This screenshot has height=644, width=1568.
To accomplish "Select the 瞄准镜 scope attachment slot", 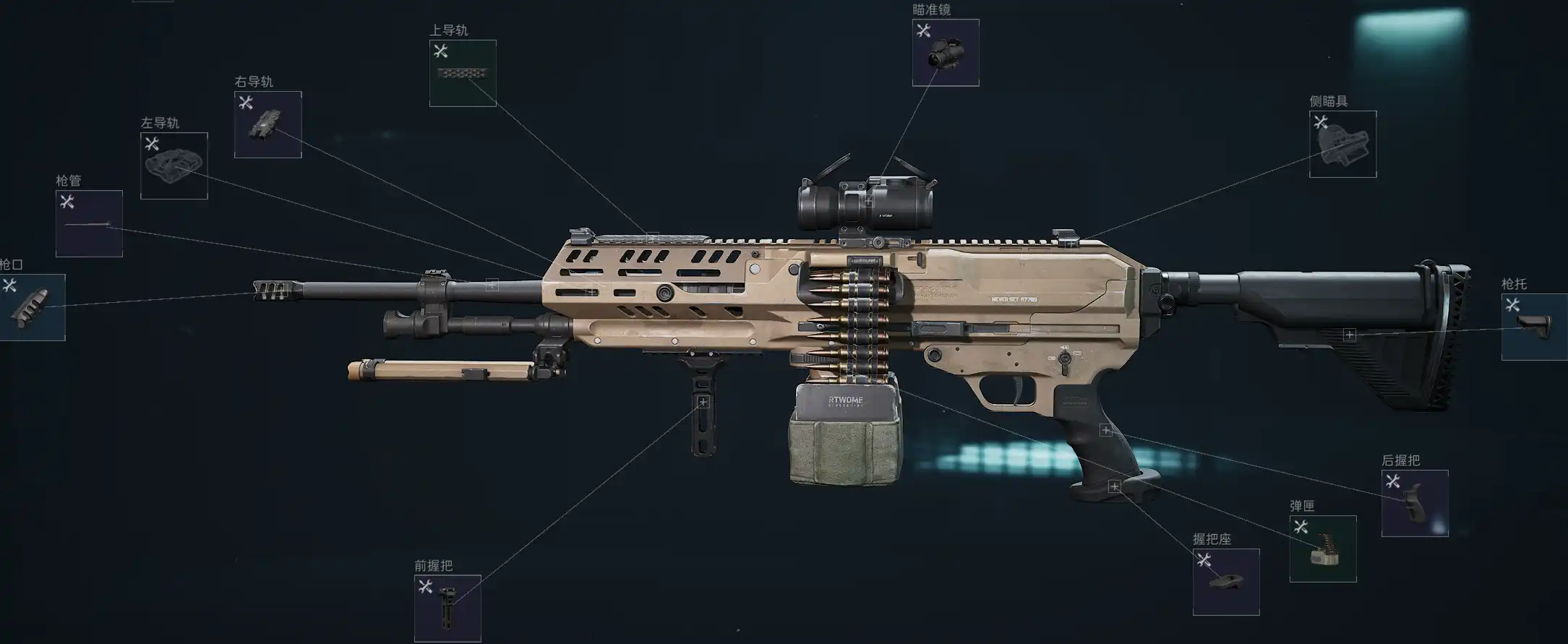I will (946, 53).
